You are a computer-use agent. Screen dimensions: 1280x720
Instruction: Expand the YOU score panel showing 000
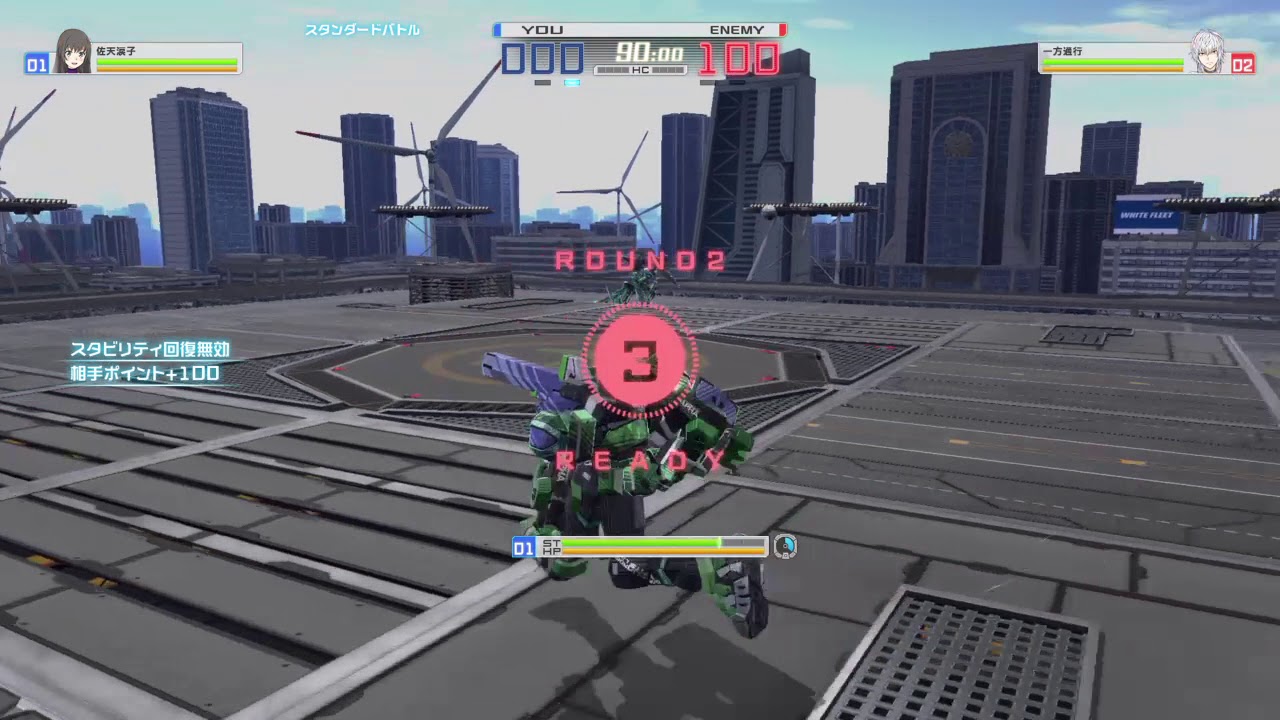pos(540,58)
